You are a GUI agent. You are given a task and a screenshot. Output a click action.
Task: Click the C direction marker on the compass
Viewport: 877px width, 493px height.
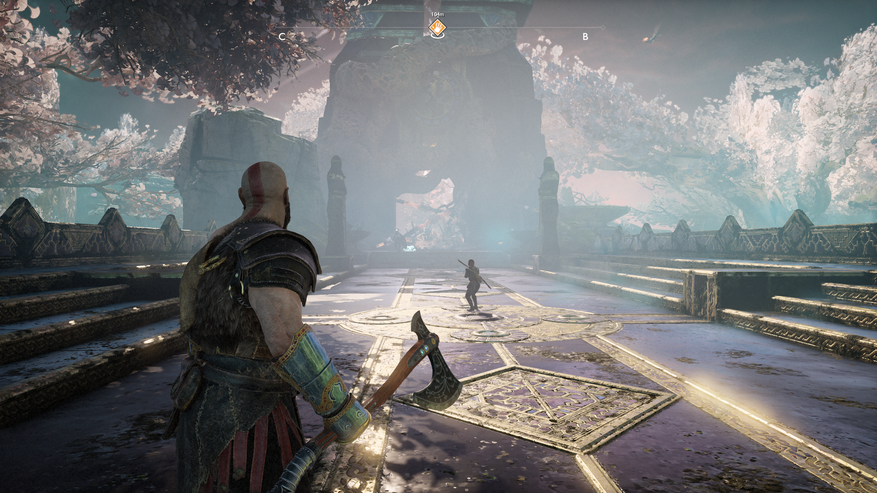(x=282, y=37)
